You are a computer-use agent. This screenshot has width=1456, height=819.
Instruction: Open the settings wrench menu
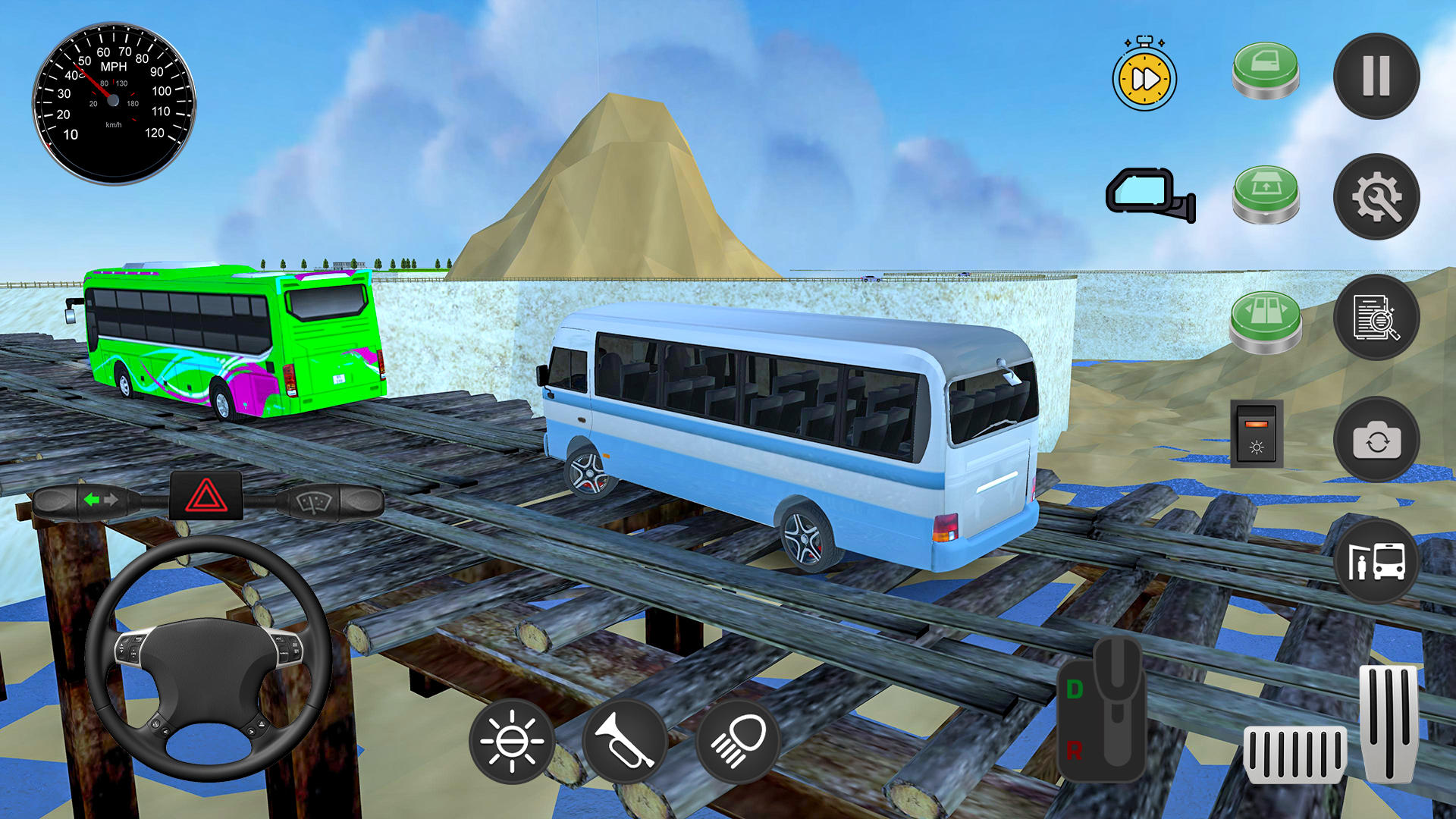pyautogui.click(x=1378, y=196)
